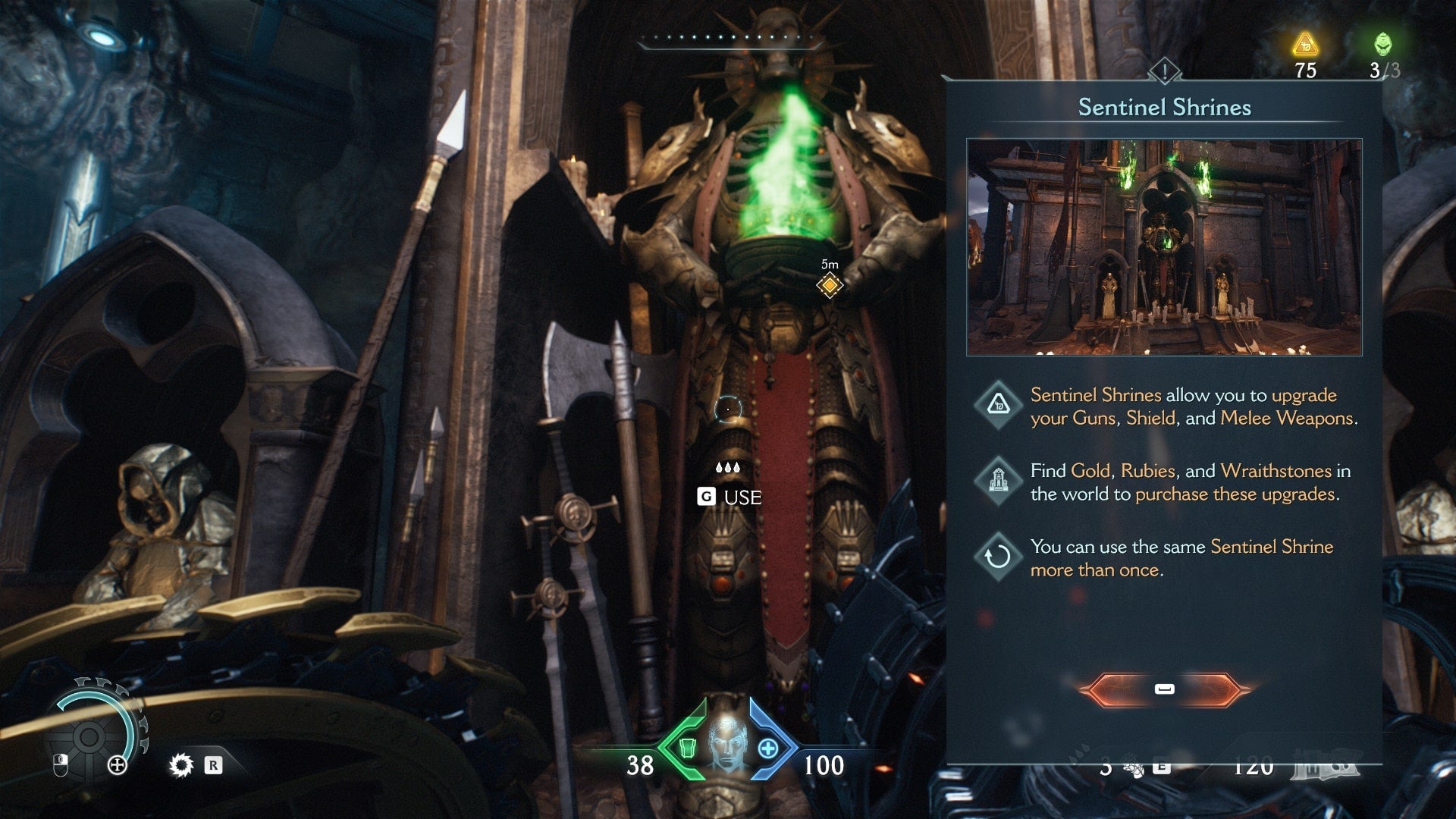Select the spiked saw ability icon
The height and width of the screenshot is (819, 1456).
[181, 765]
